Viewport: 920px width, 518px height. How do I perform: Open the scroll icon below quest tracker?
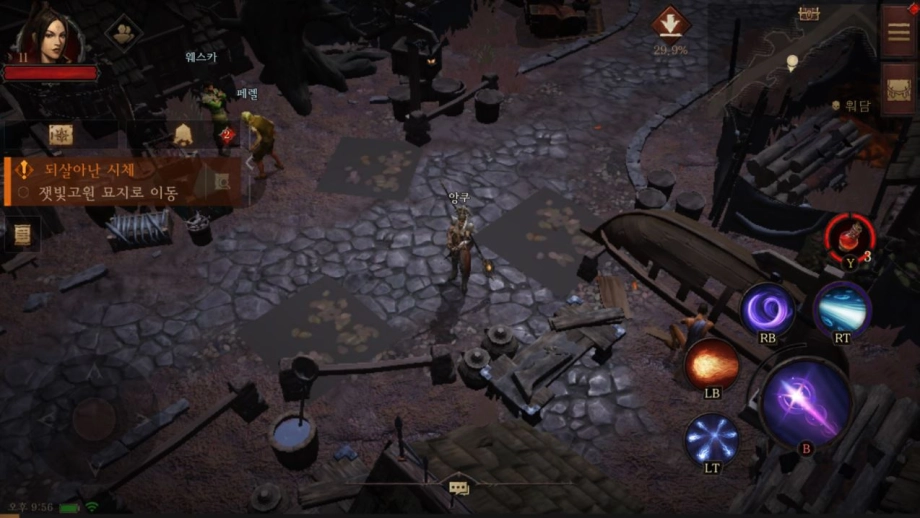click(x=21, y=235)
